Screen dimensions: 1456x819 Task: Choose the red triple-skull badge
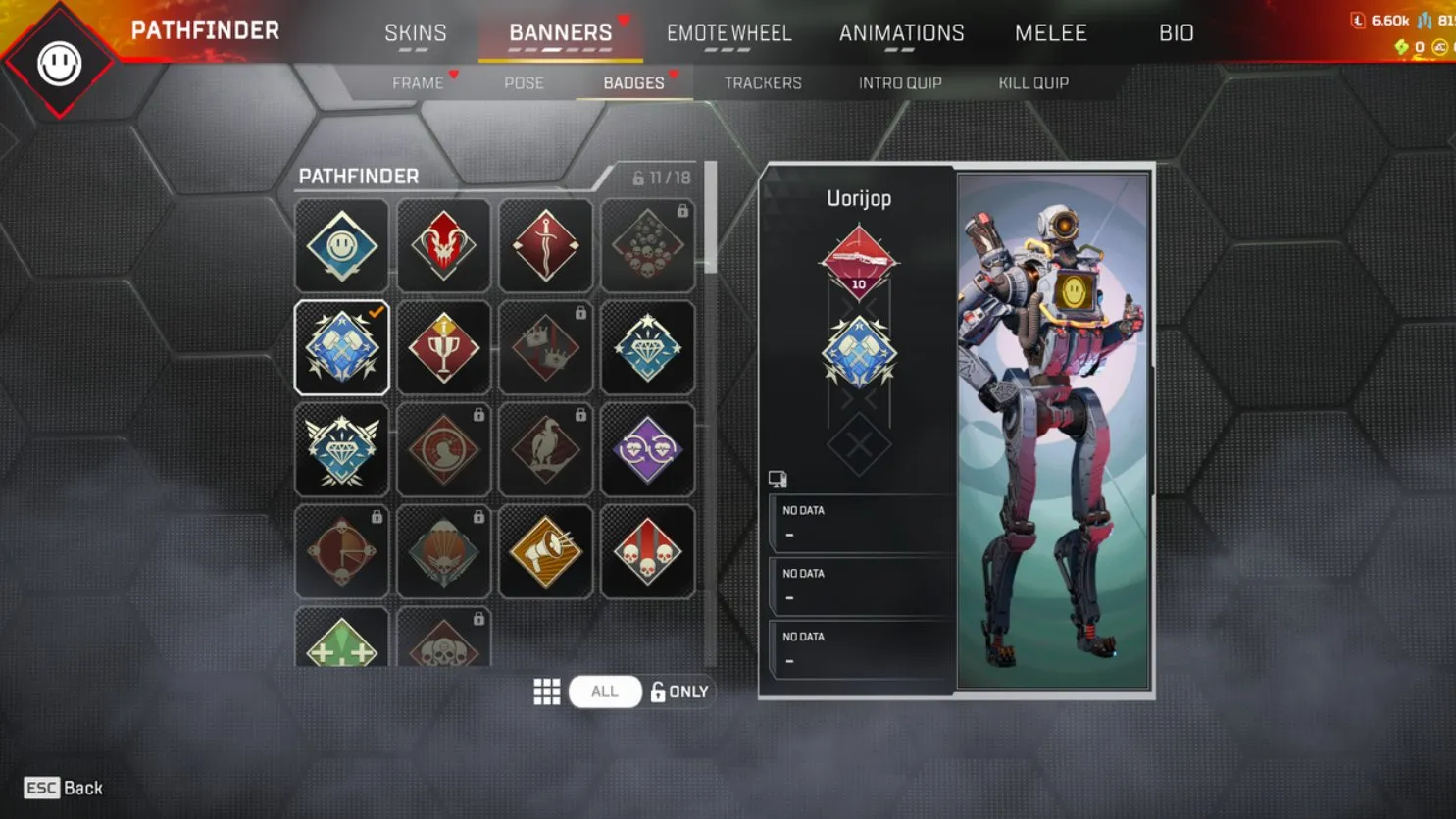pos(648,551)
